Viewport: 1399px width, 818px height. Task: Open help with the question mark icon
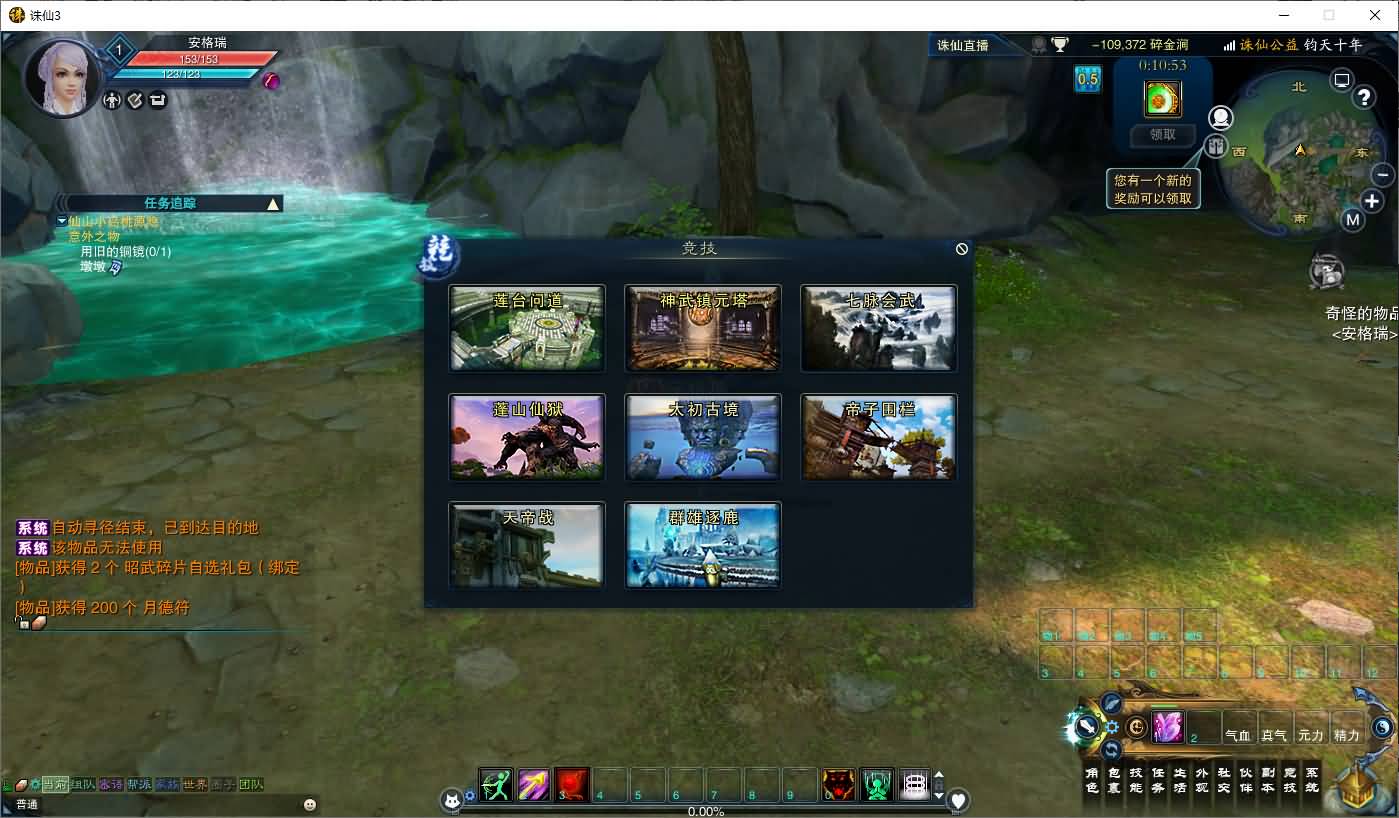[x=1364, y=97]
